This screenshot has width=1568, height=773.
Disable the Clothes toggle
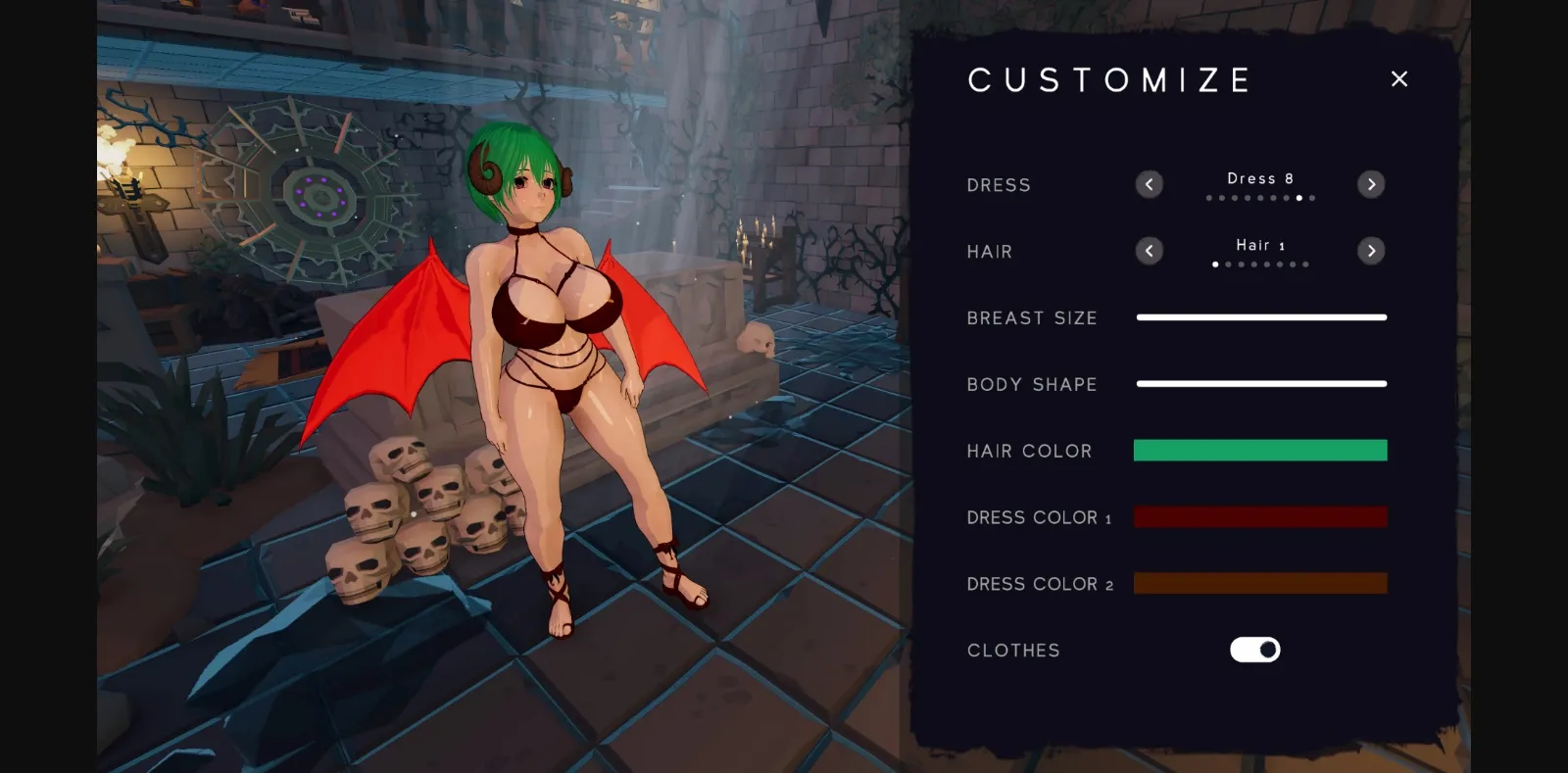[1255, 650]
